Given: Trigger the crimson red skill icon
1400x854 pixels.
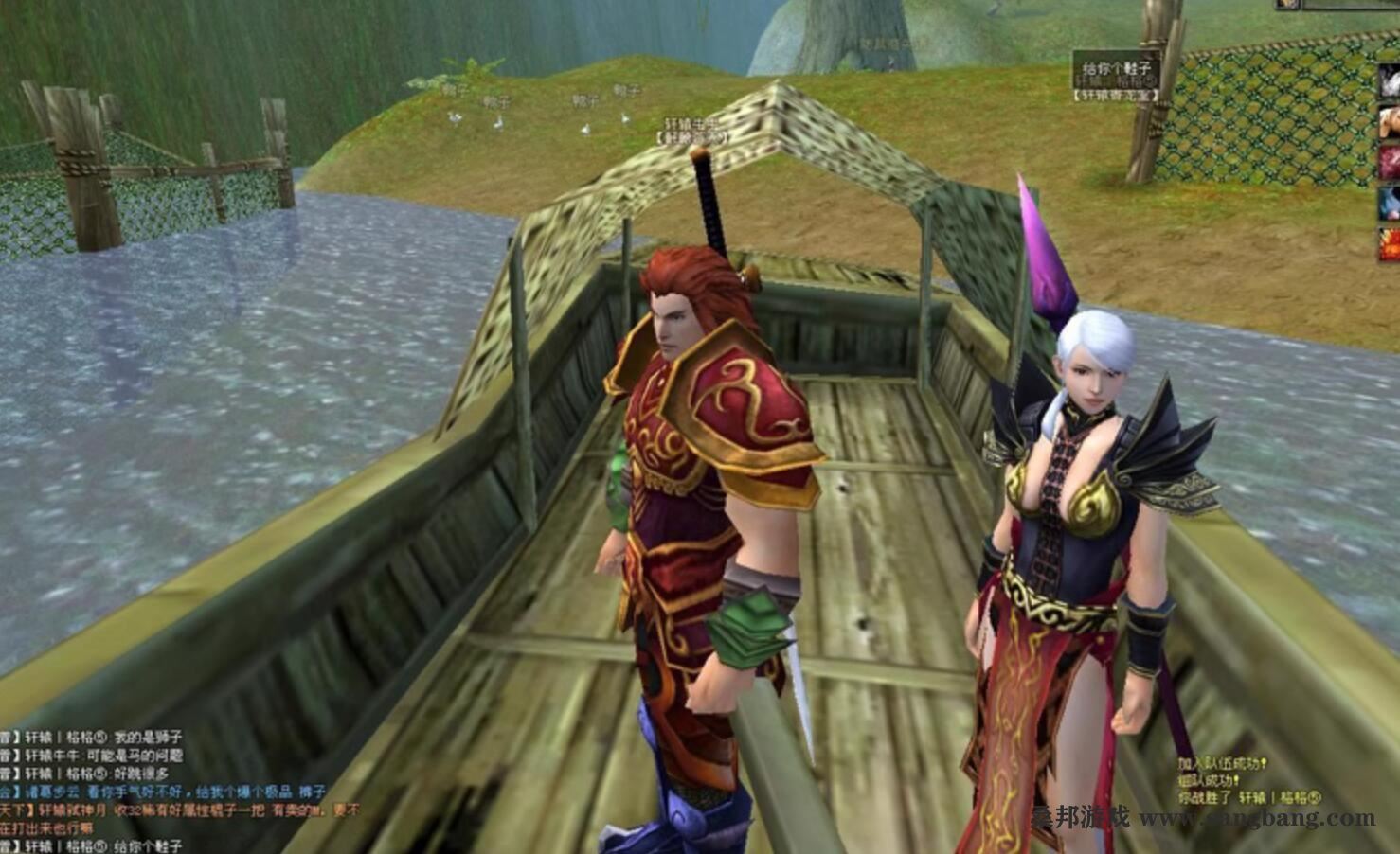Looking at the screenshot, I should 1391,161.
